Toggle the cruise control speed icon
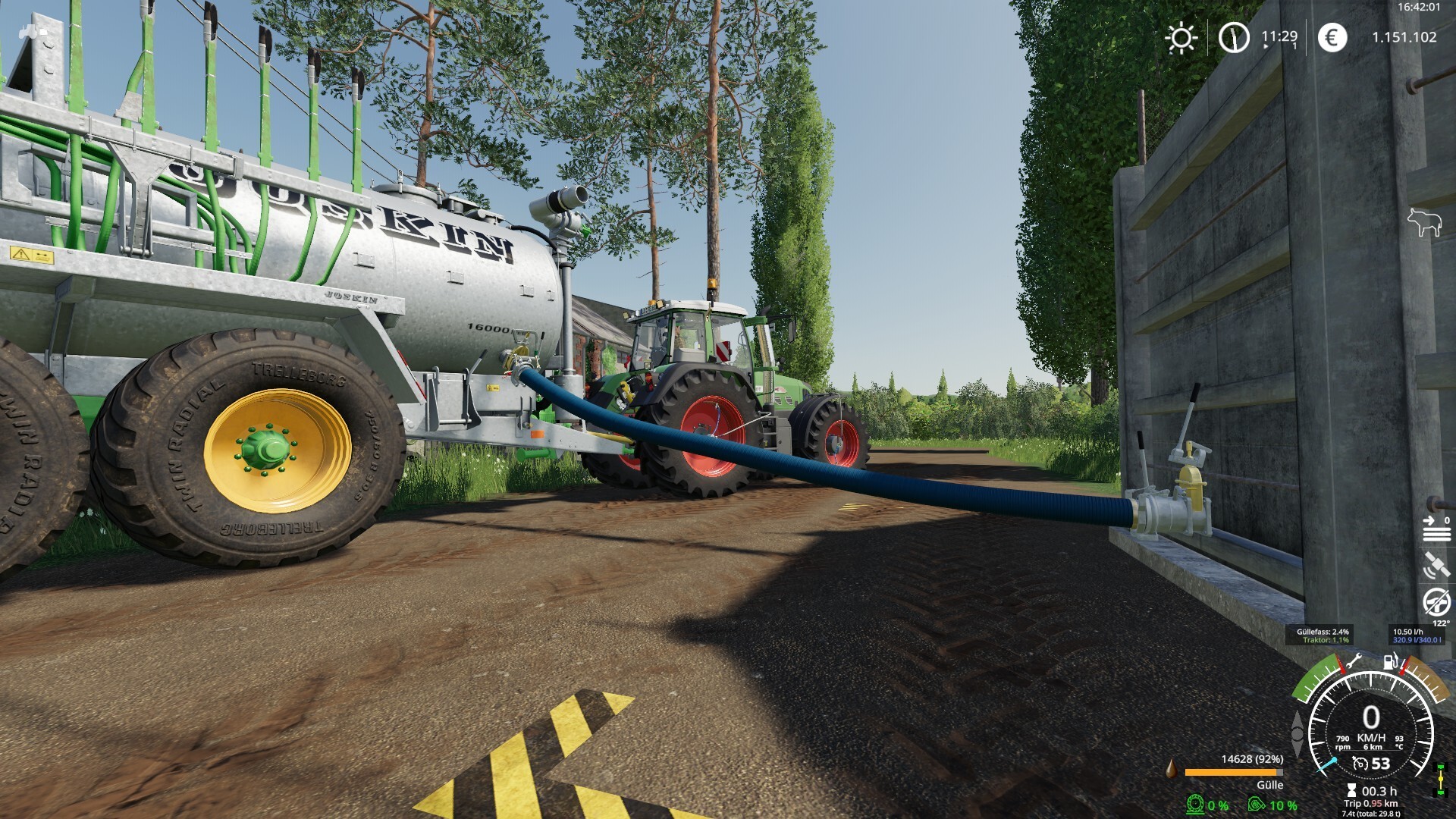Screen dimensions: 1456x819 [1361, 764]
